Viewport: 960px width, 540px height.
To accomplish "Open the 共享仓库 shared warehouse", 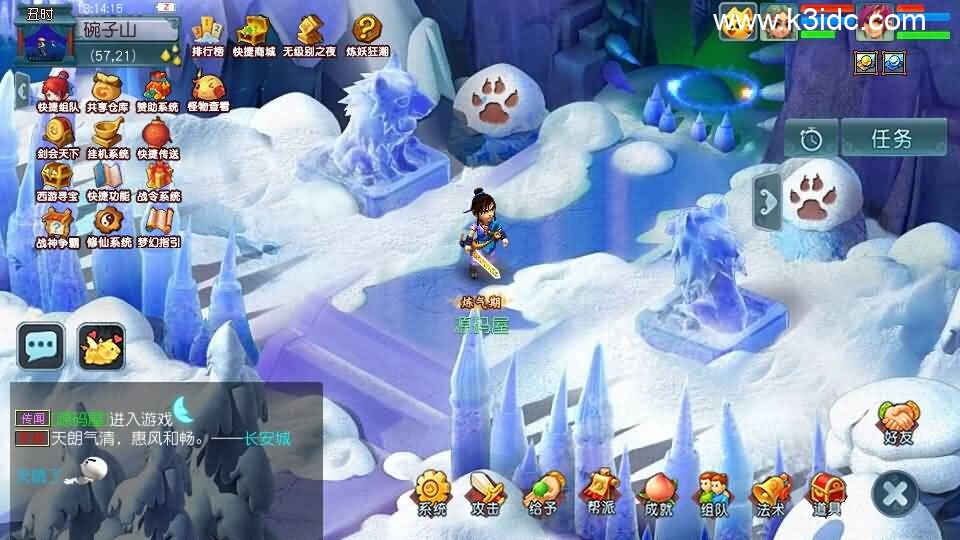I will click(x=108, y=89).
